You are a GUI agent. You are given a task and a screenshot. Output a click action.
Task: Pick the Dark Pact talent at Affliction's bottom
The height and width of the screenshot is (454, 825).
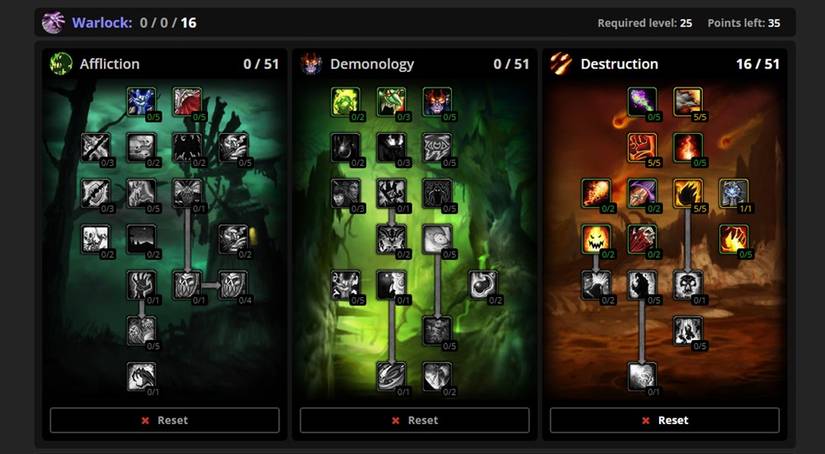(142, 377)
